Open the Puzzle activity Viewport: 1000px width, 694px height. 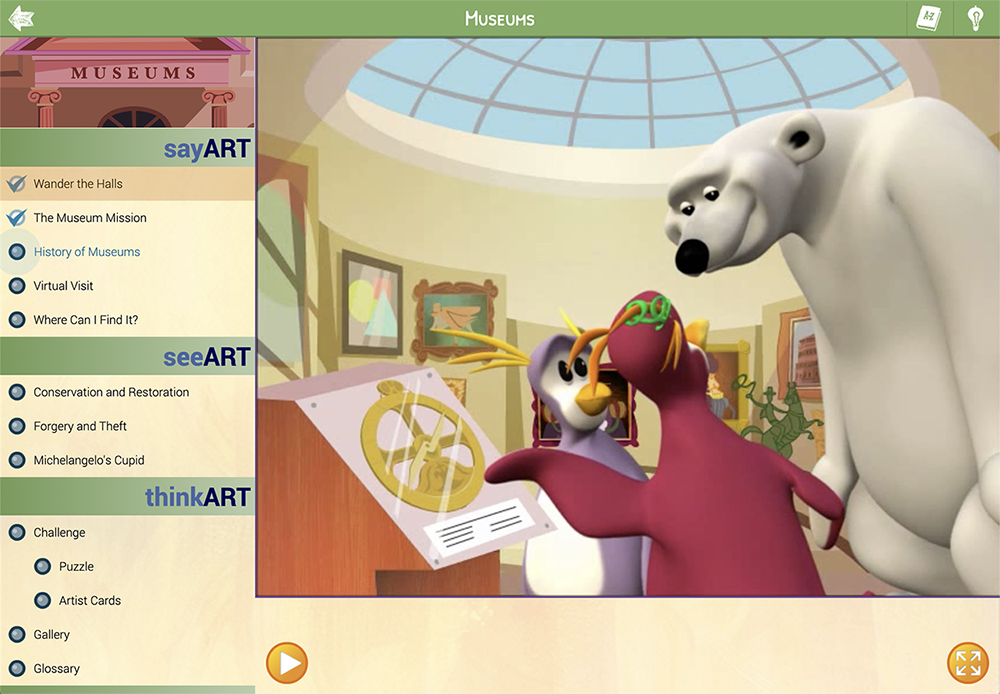76,567
